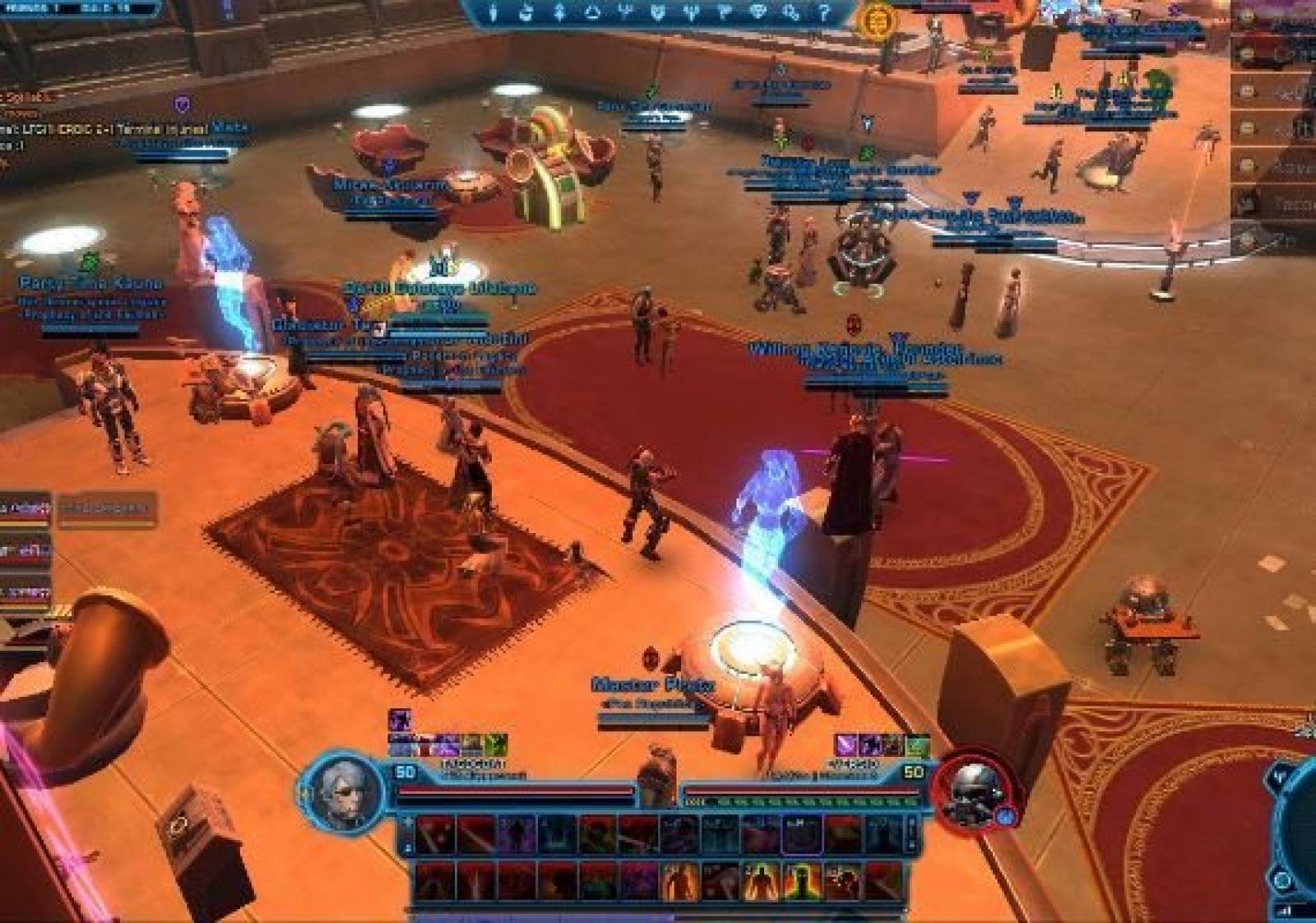Activate the green-aura figure ability
Image resolution: width=1316 pixels, height=923 pixels.
coord(800,881)
